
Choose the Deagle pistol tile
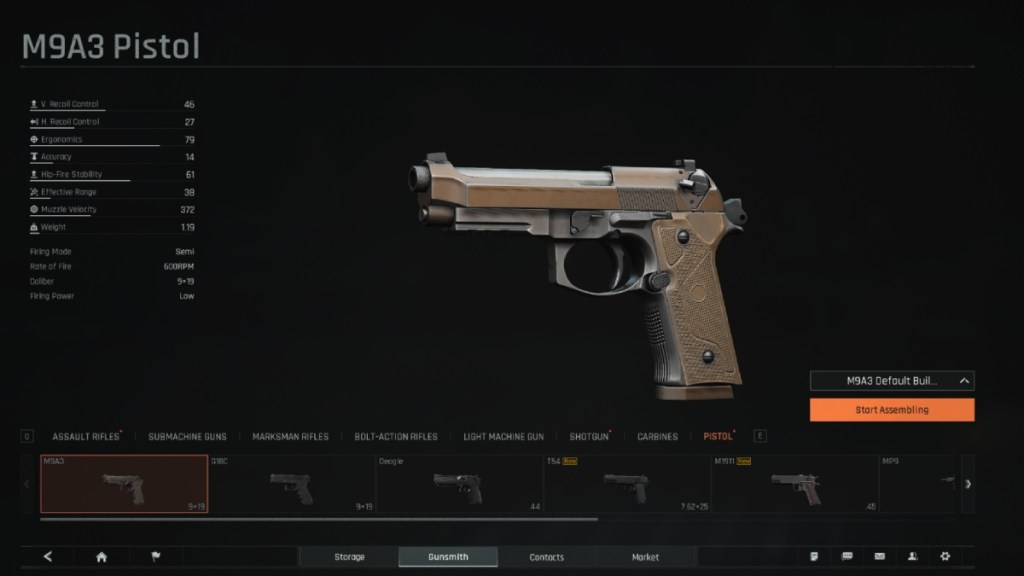pyautogui.click(x=459, y=484)
